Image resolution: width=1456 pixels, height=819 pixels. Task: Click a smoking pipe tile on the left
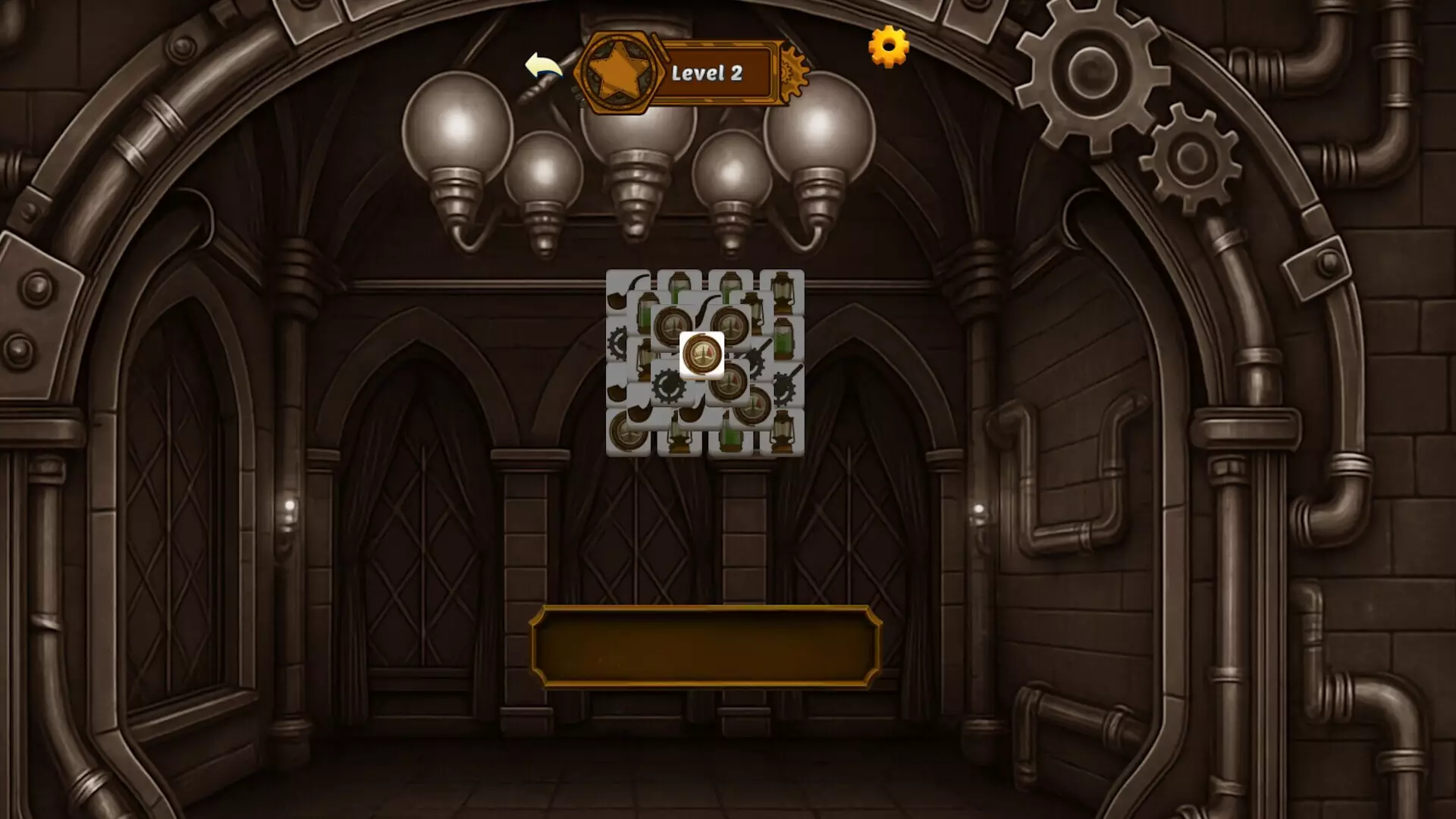pos(617,296)
